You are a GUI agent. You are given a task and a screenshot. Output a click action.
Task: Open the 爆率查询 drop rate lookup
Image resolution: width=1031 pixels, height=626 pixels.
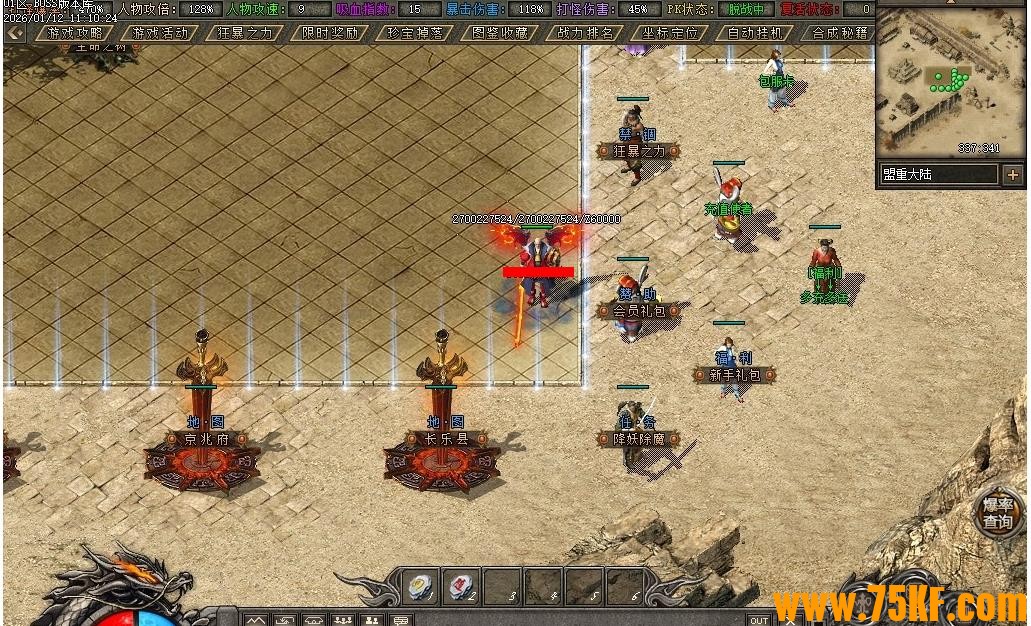997,513
